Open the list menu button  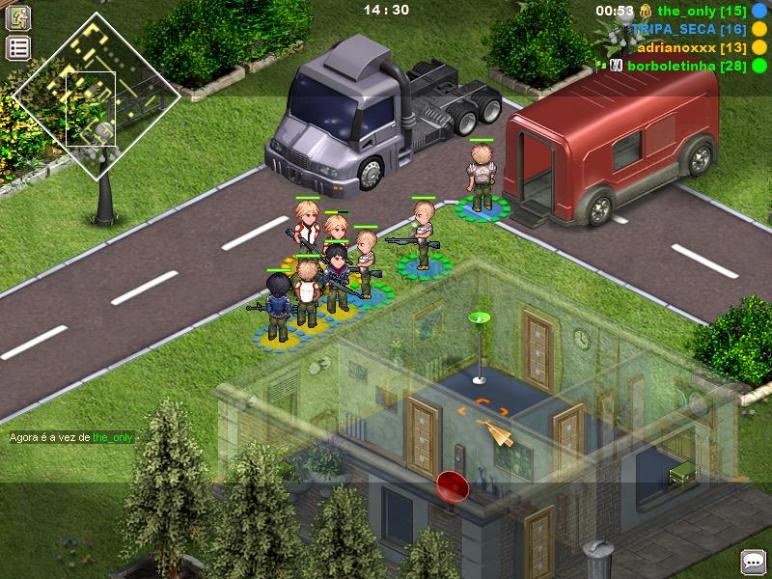click(18, 47)
